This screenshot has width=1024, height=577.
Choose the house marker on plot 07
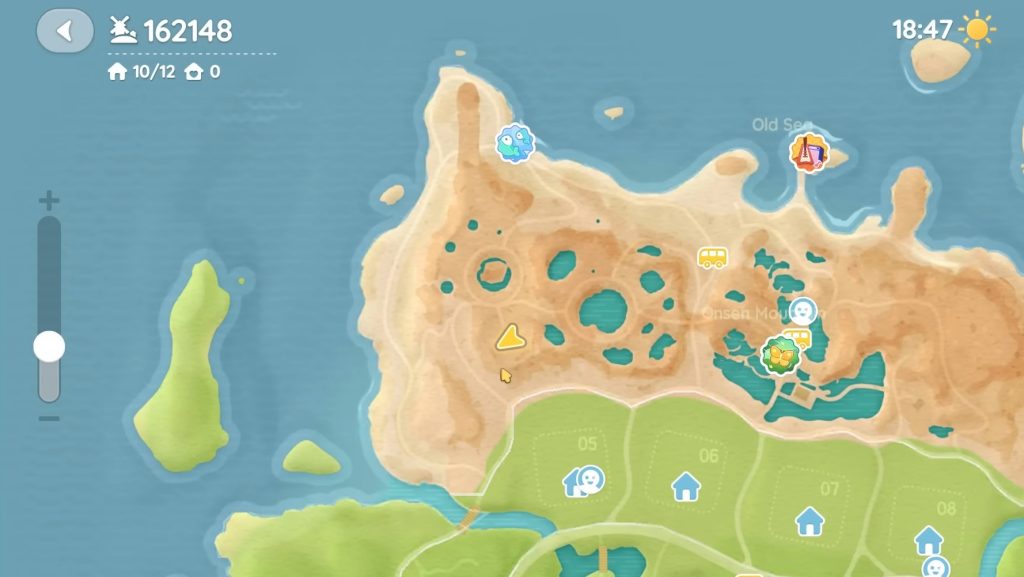tap(809, 520)
